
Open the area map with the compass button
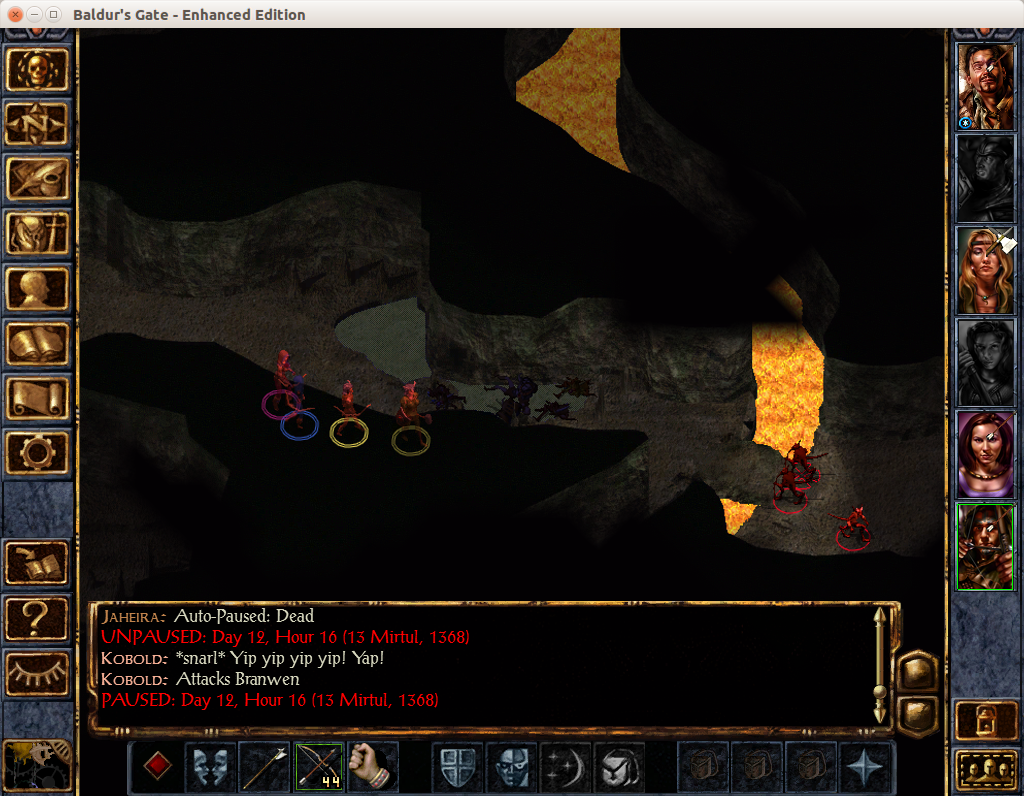click(x=38, y=124)
